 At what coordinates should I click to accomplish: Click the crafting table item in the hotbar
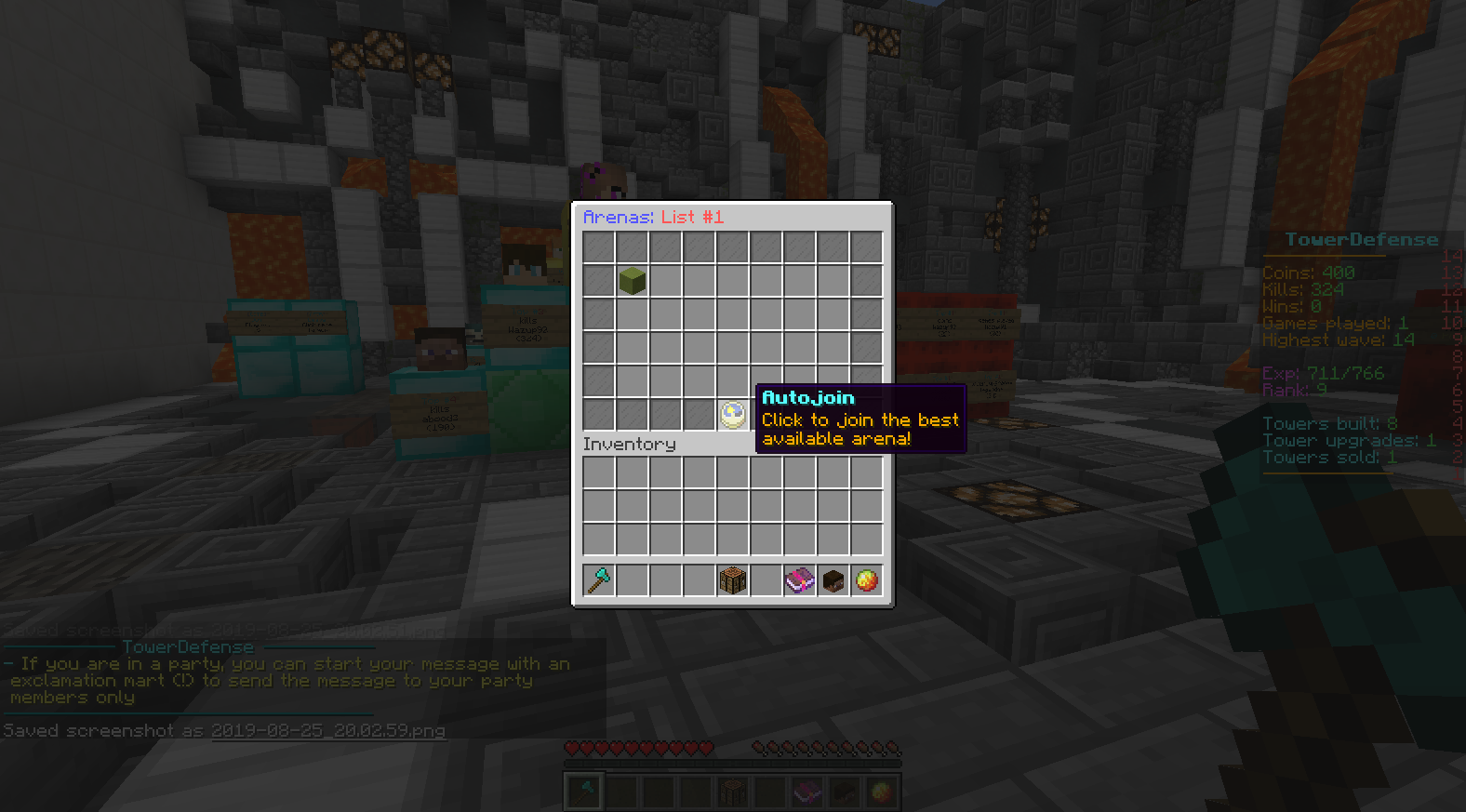(731, 791)
